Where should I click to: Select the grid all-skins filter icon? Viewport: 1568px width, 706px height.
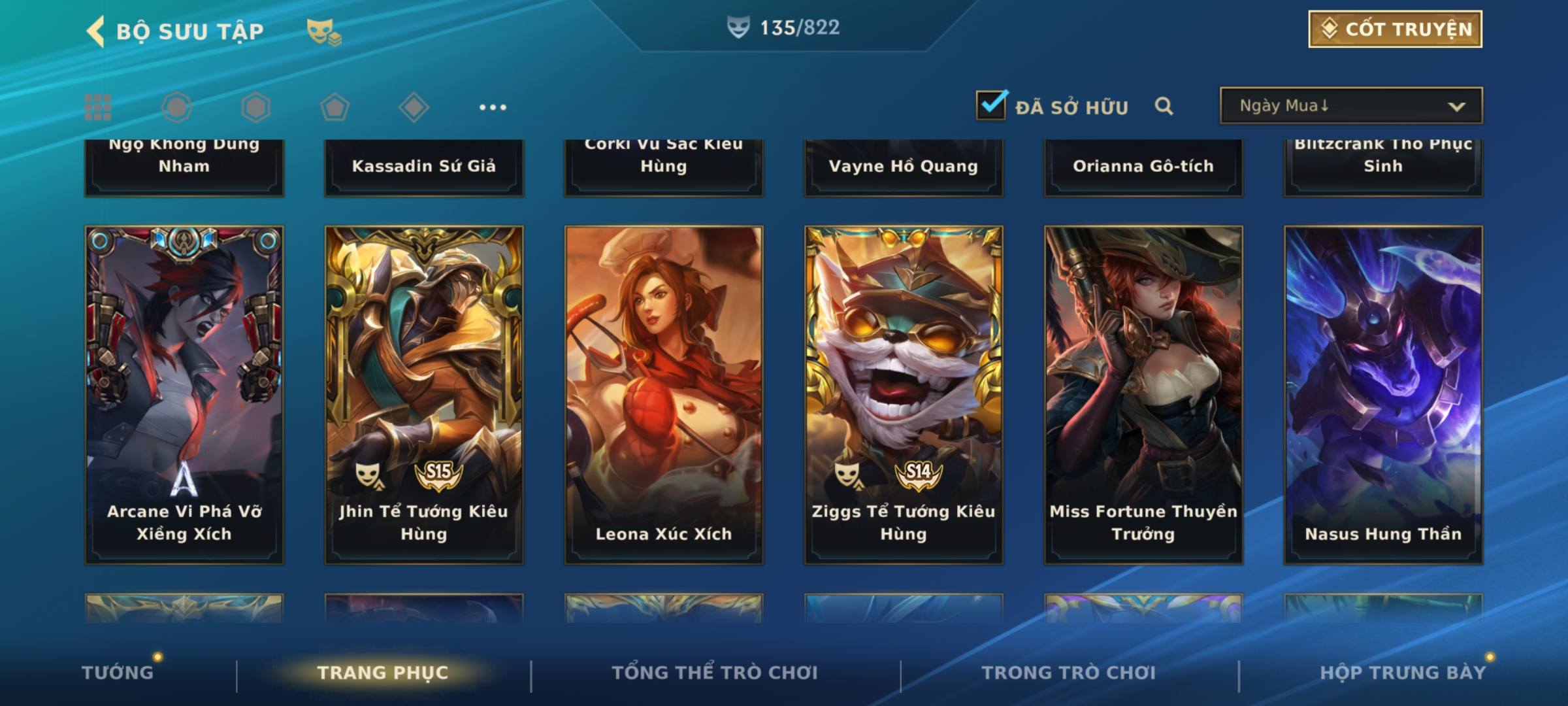click(98, 107)
